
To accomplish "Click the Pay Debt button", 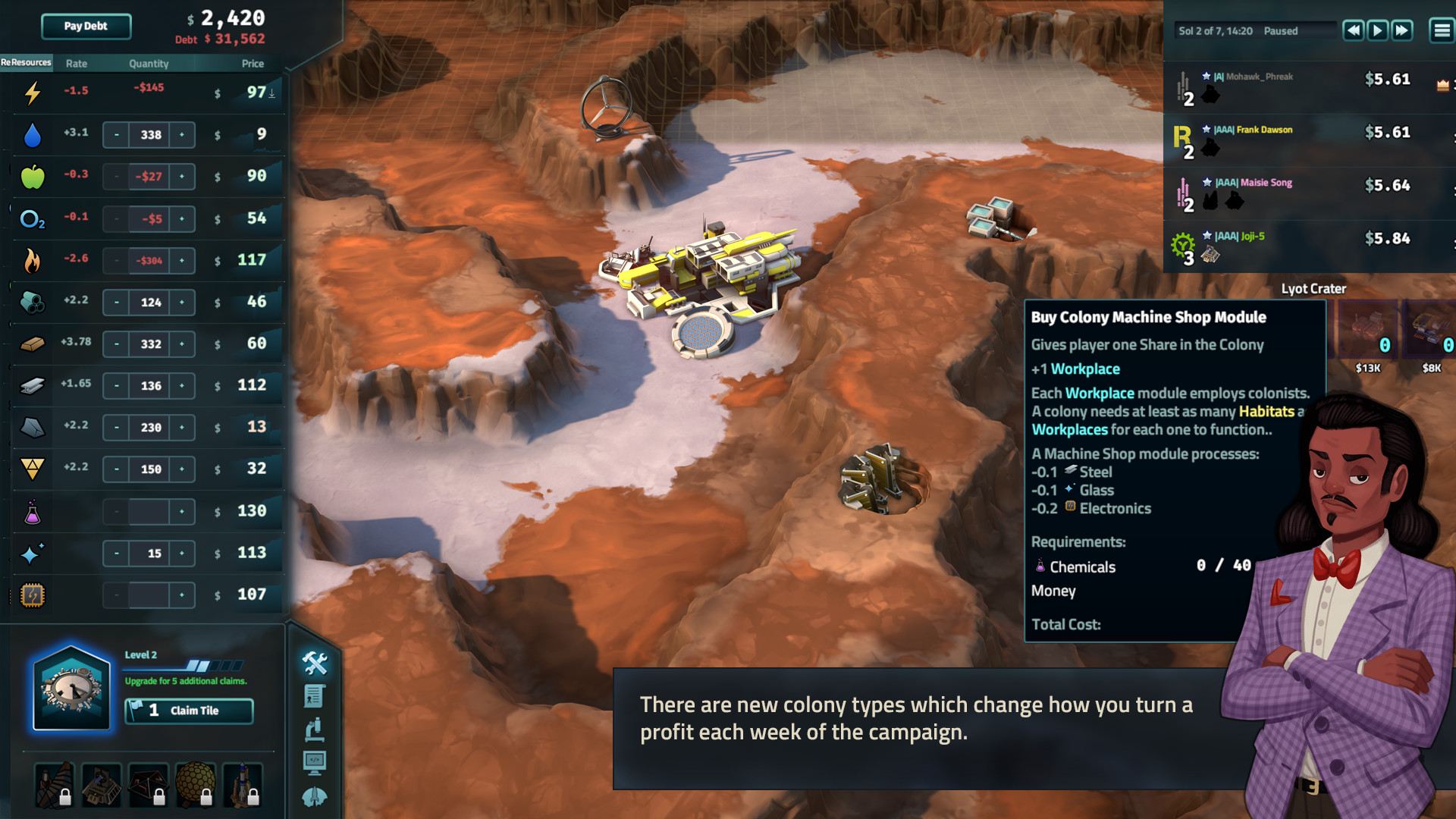I will pos(85,26).
